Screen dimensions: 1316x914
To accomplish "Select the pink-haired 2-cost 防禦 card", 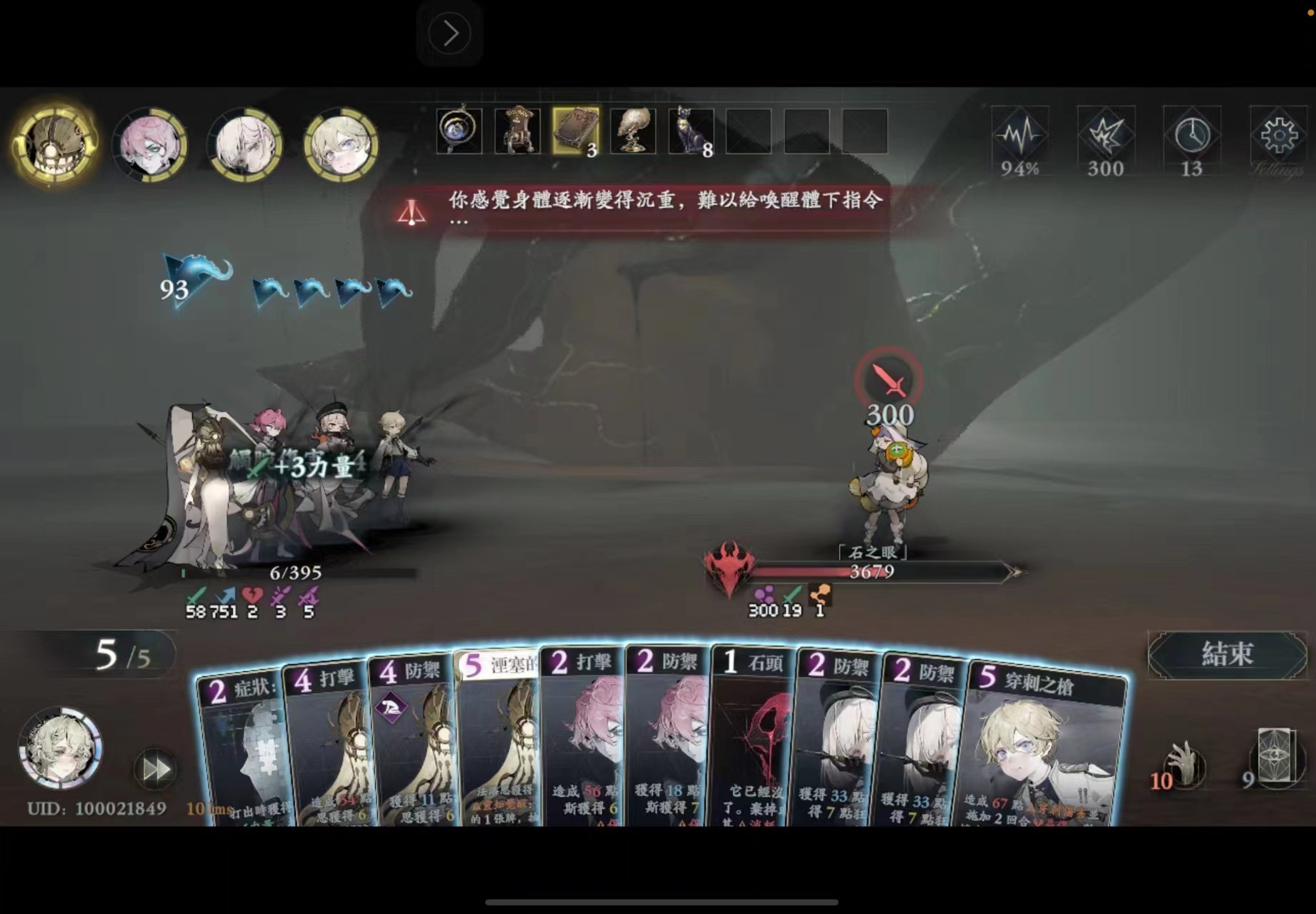I will pyautogui.click(x=668, y=743).
